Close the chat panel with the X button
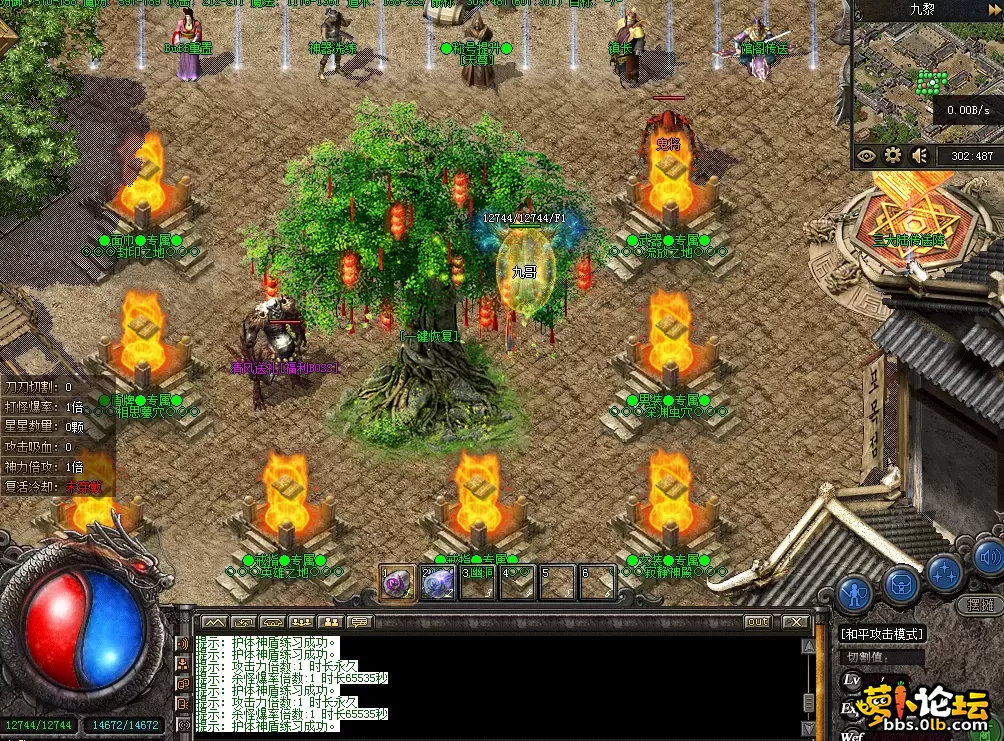1004x741 pixels. (795, 622)
